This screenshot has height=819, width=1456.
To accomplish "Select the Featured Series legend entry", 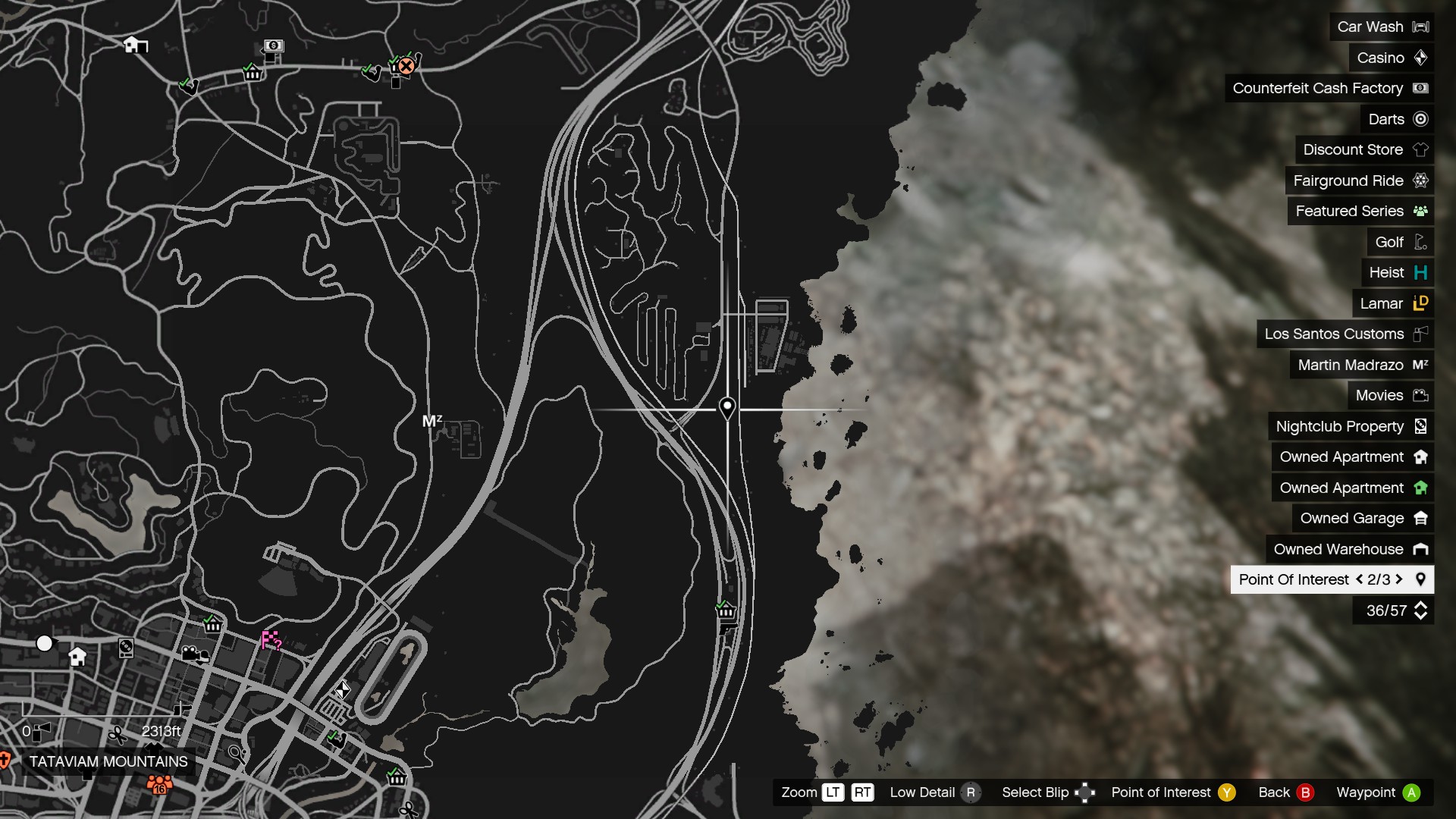I will tap(1360, 211).
